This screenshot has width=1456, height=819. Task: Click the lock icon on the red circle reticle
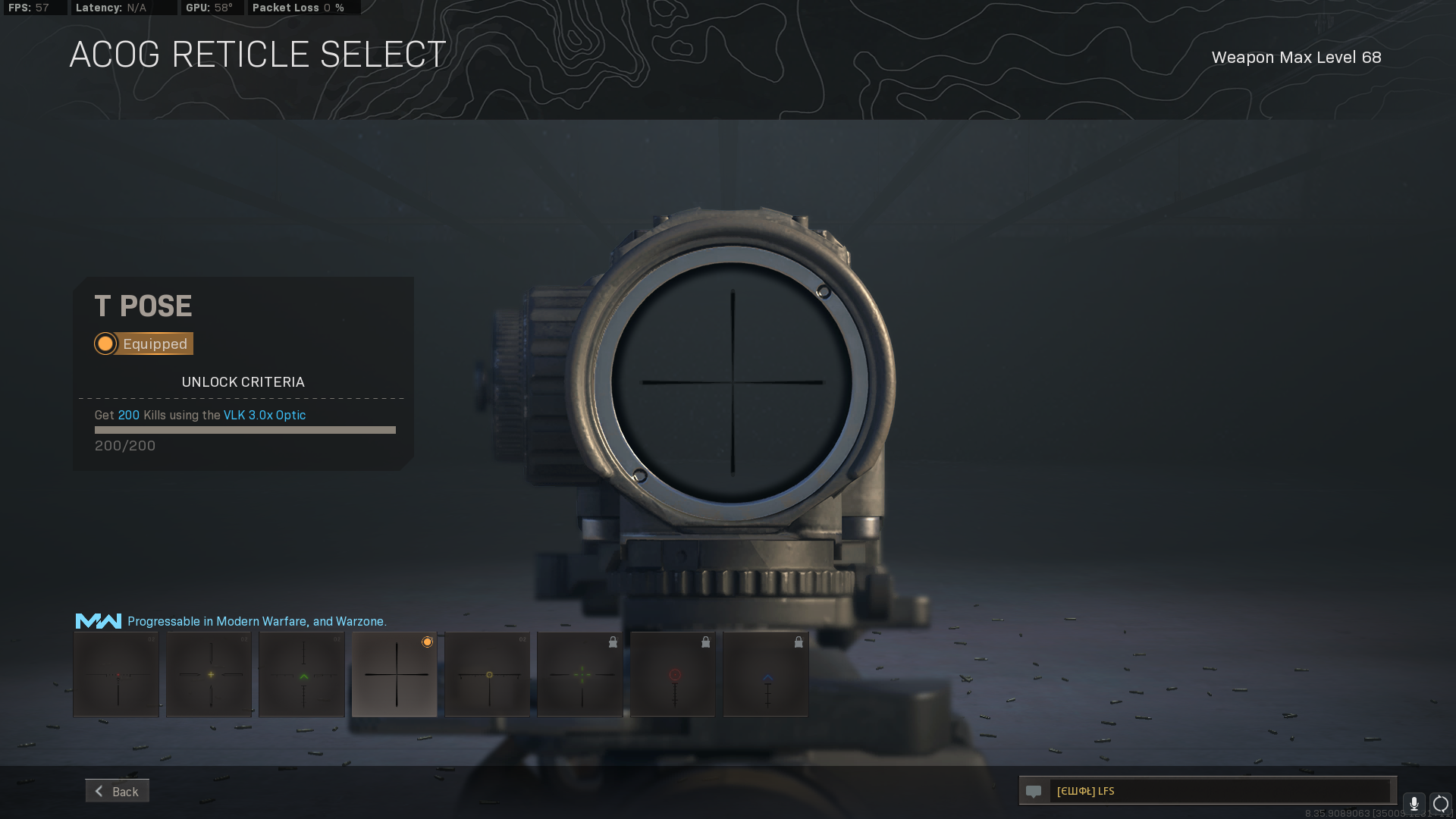tap(705, 642)
